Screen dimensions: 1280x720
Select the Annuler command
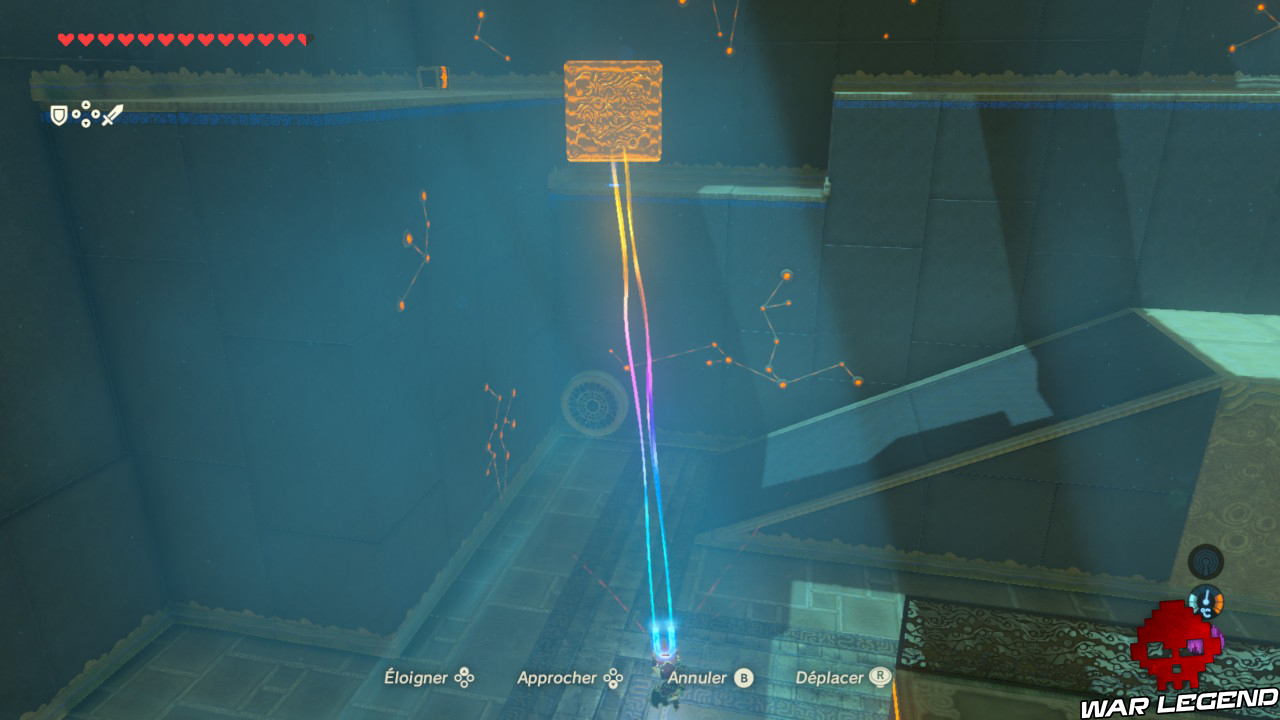700,677
